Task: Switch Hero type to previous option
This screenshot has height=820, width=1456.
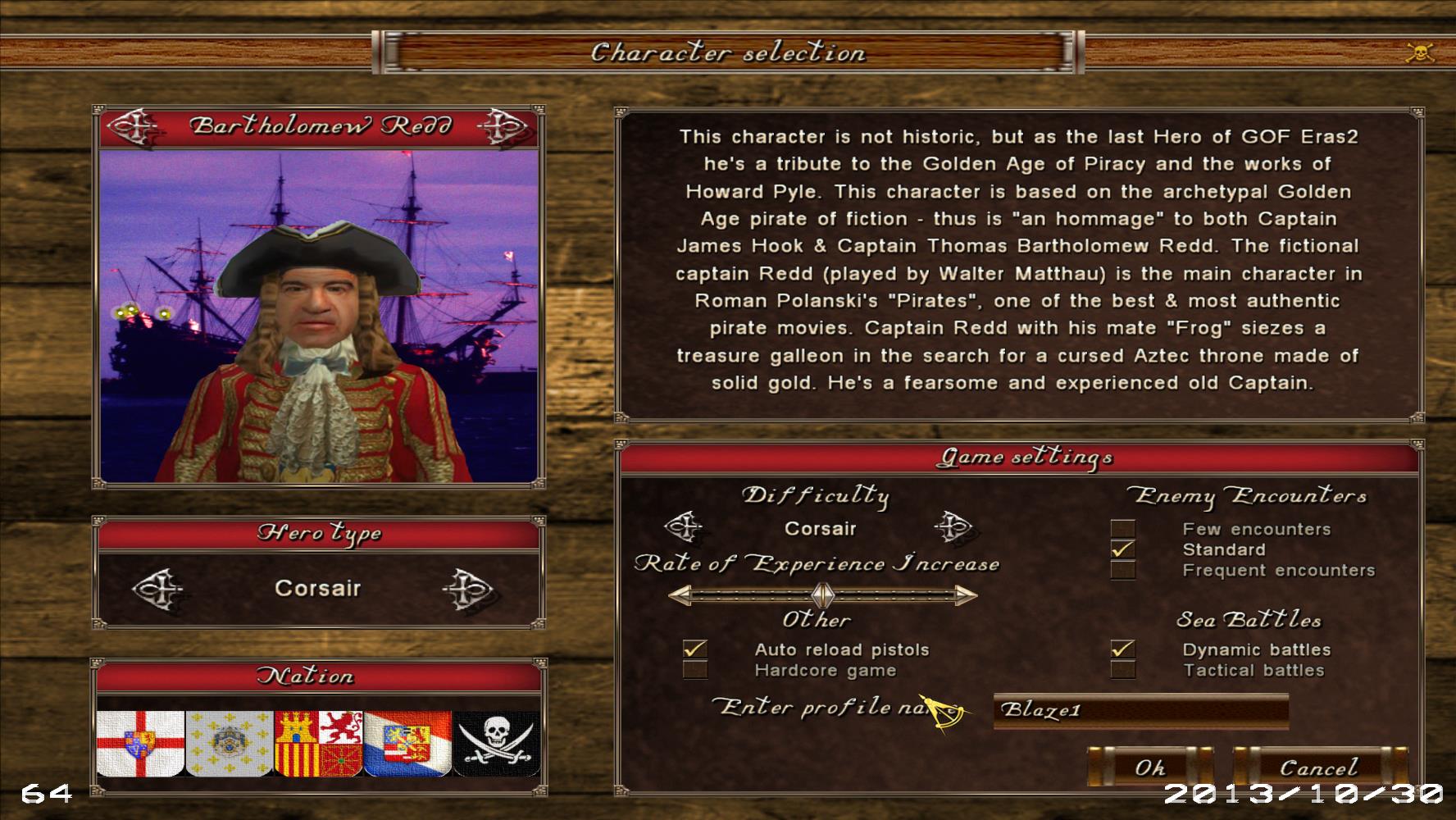Action: click(x=156, y=588)
